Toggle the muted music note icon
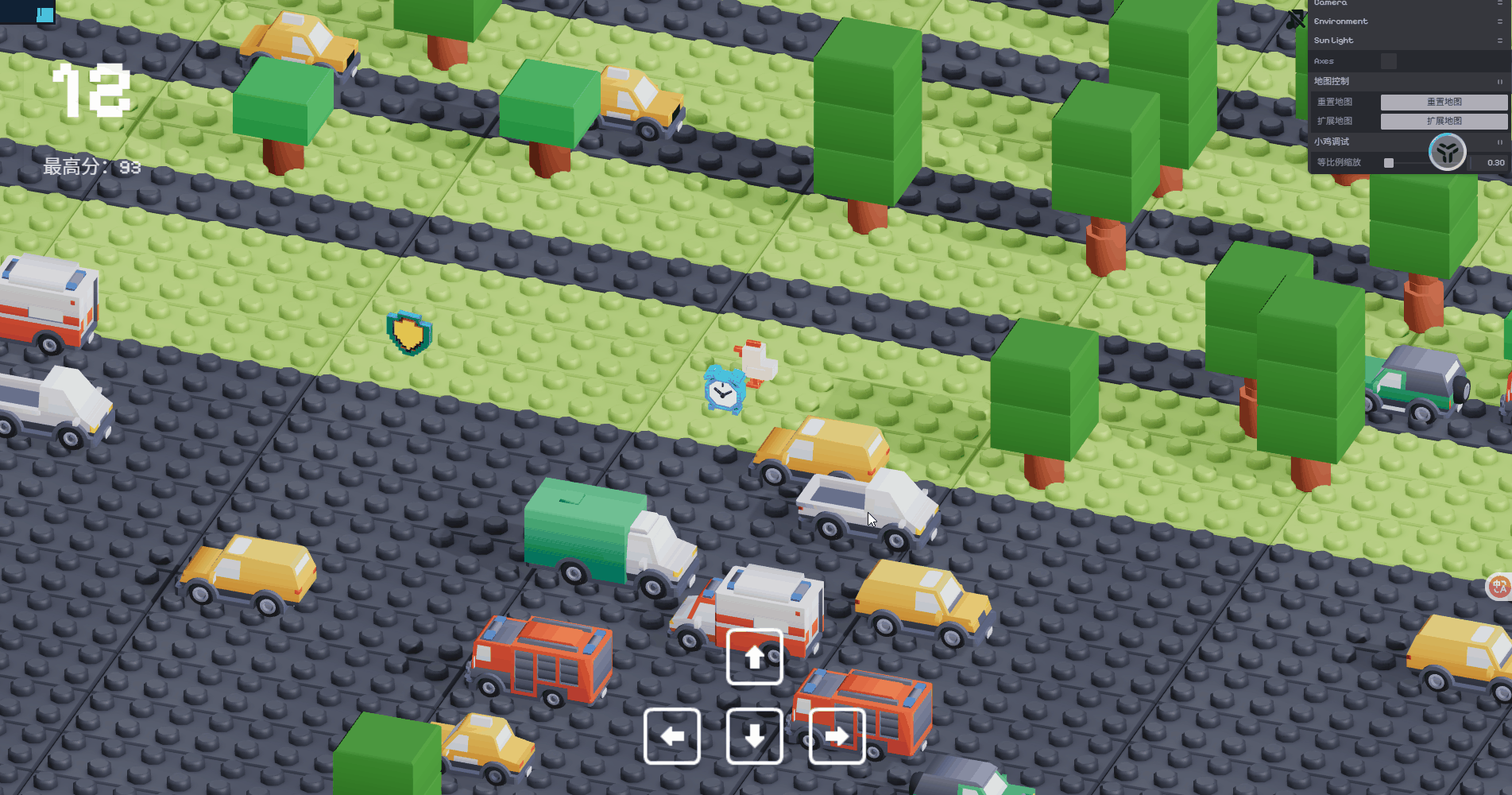 pyautogui.click(x=1295, y=19)
